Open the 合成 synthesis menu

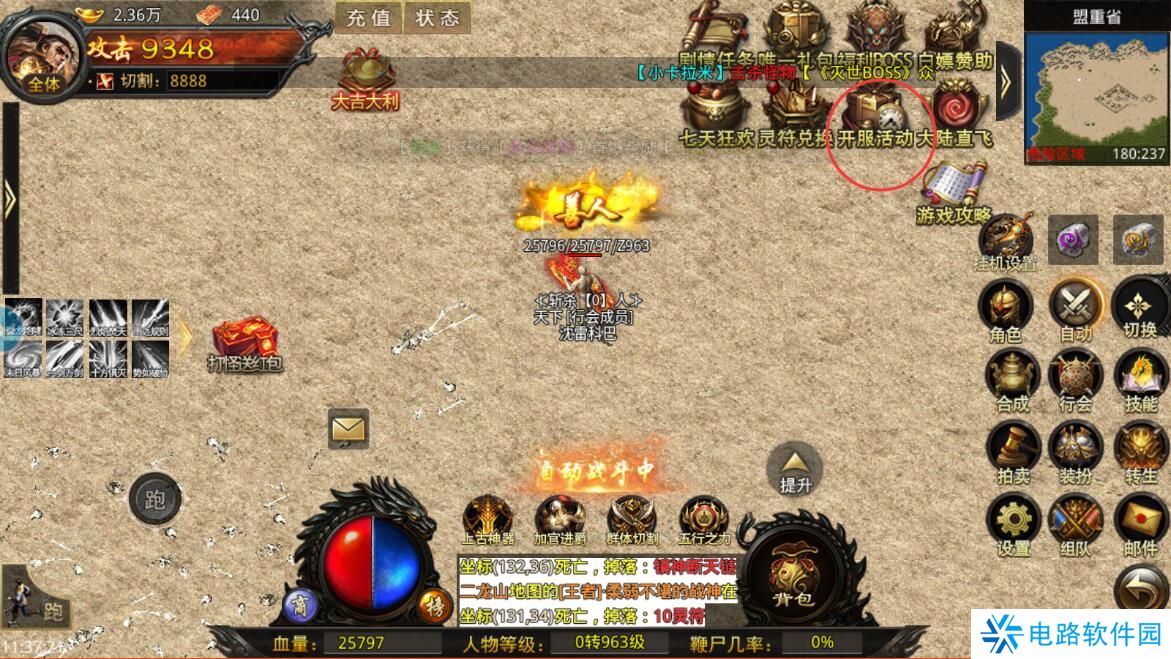tap(1011, 378)
